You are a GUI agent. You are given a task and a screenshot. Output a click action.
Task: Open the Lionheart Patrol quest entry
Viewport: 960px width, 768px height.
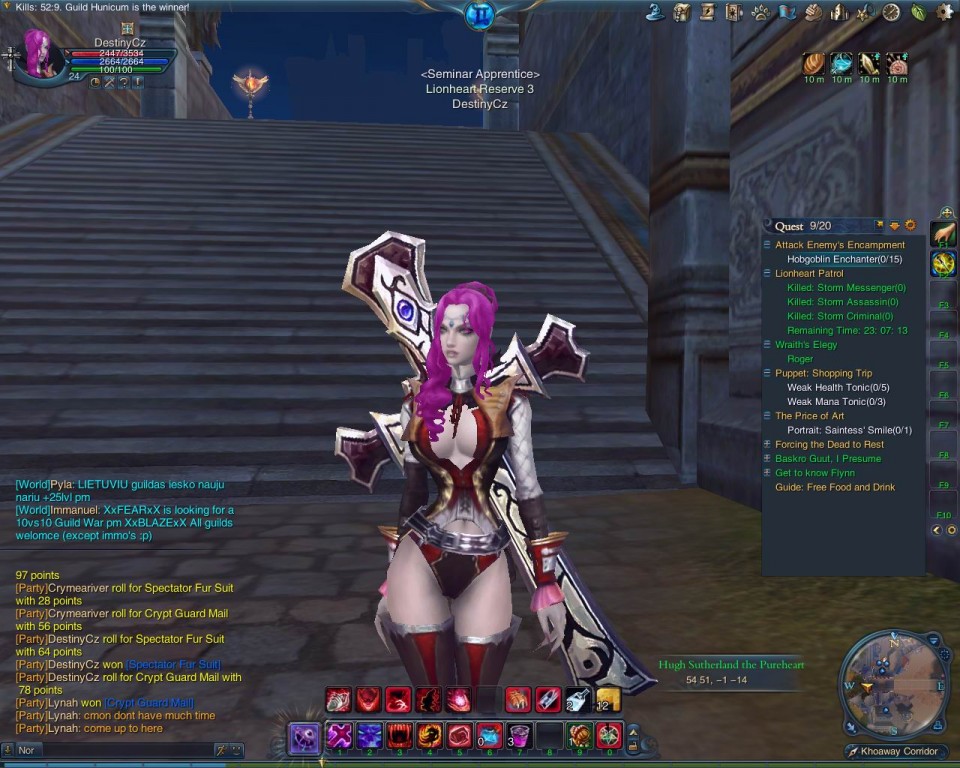(808, 273)
